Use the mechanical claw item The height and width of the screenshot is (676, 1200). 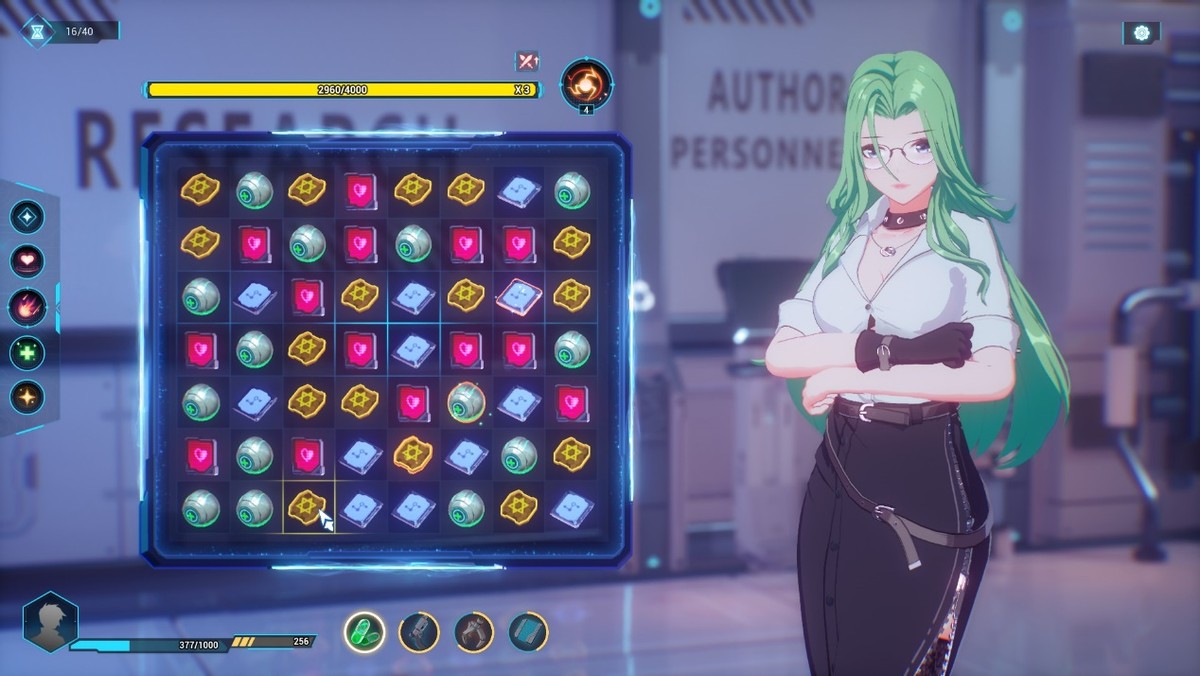pyautogui.click(x=473, y=631)
